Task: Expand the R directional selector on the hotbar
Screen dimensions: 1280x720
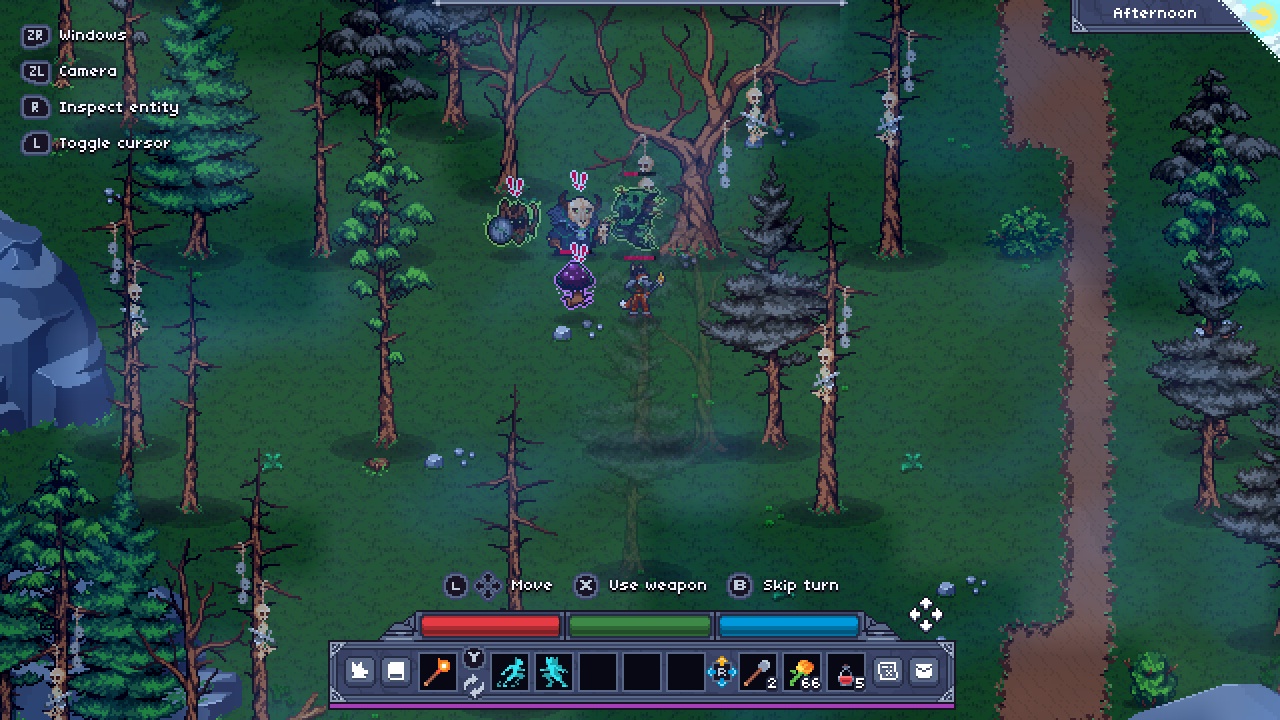Action: pyautogui.click(x=723, y=671)
